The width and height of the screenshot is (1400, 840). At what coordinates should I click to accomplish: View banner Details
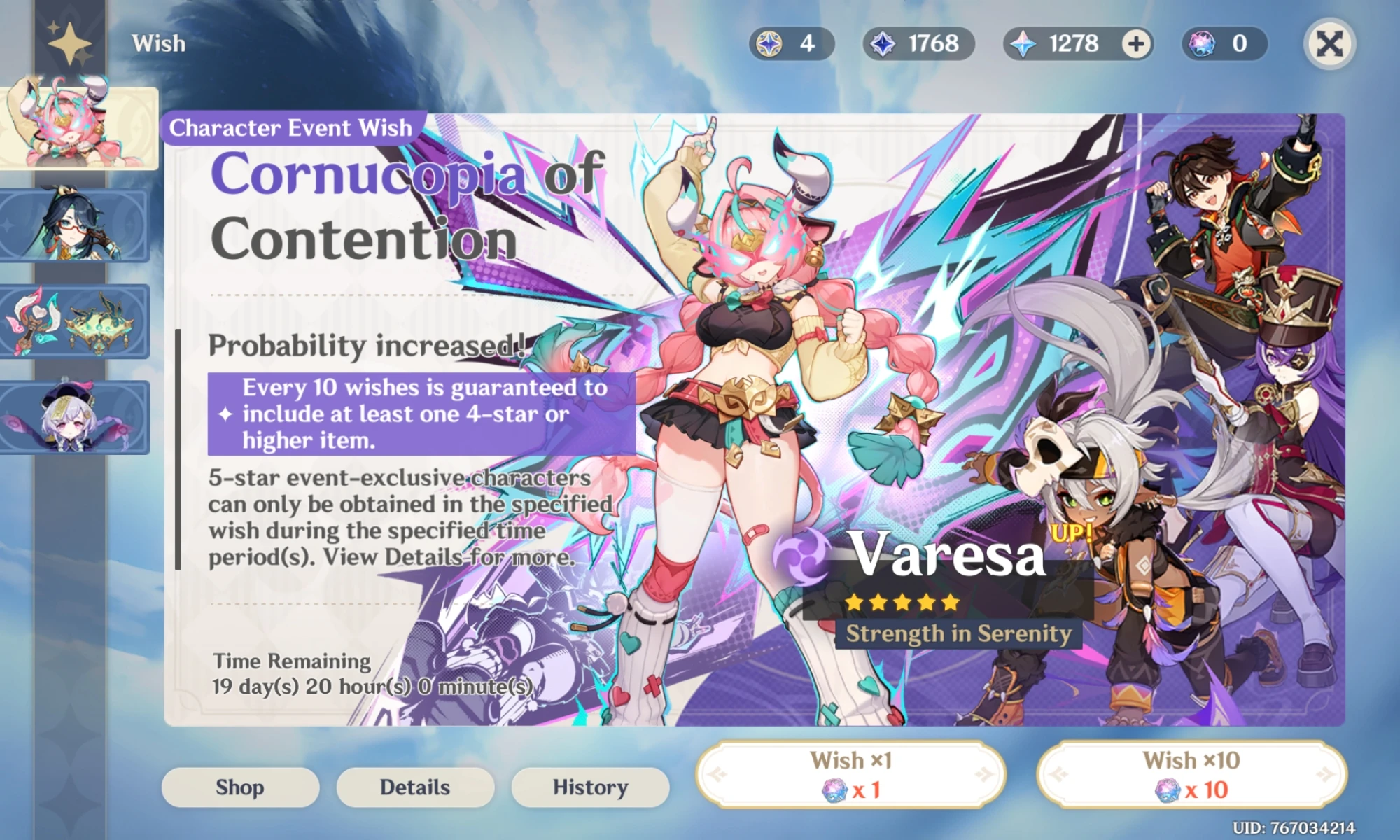coord(415,787)
